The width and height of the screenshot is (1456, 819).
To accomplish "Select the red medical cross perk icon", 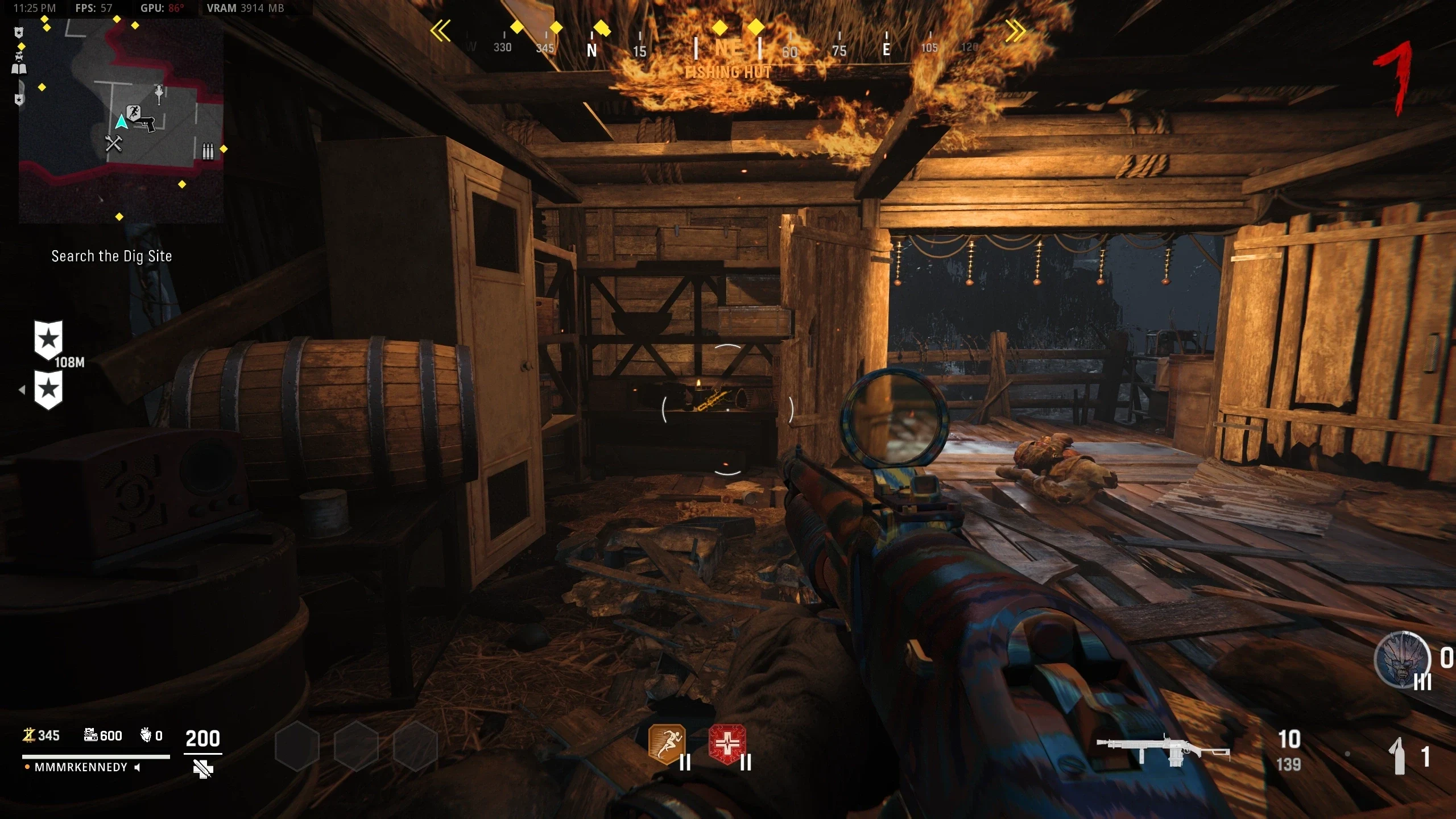I will [x=727, y=744].
